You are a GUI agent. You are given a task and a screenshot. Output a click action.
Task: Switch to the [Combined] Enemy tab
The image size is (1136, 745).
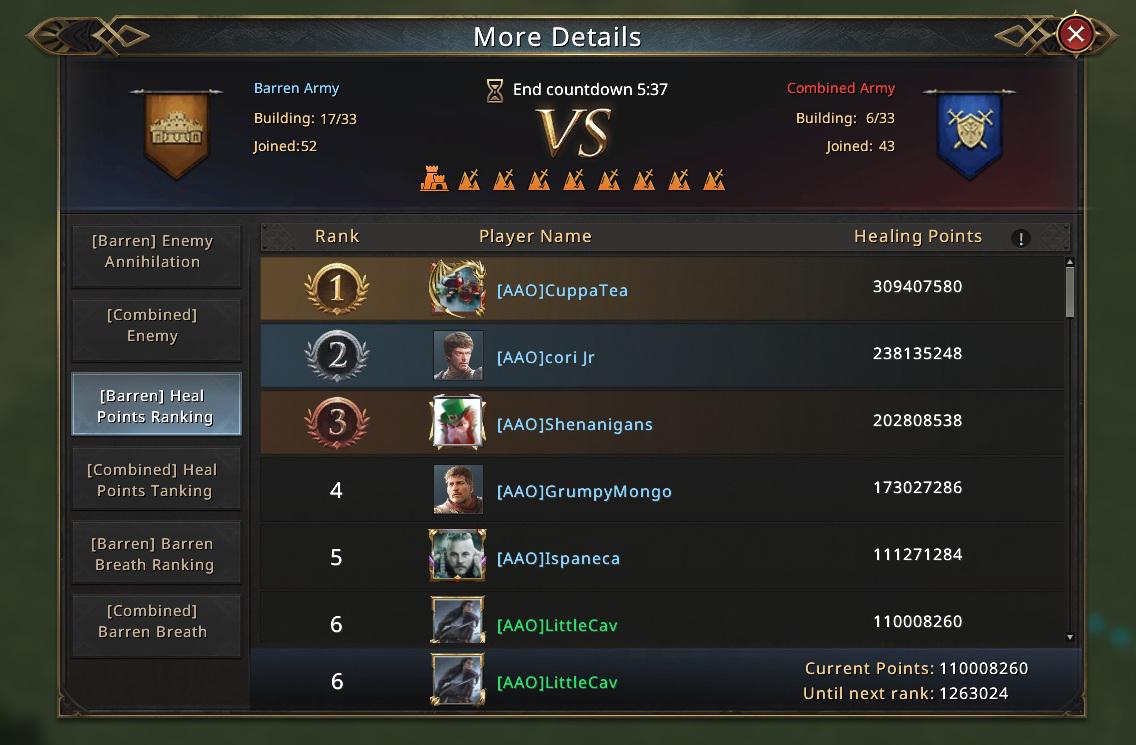(154, 326)
